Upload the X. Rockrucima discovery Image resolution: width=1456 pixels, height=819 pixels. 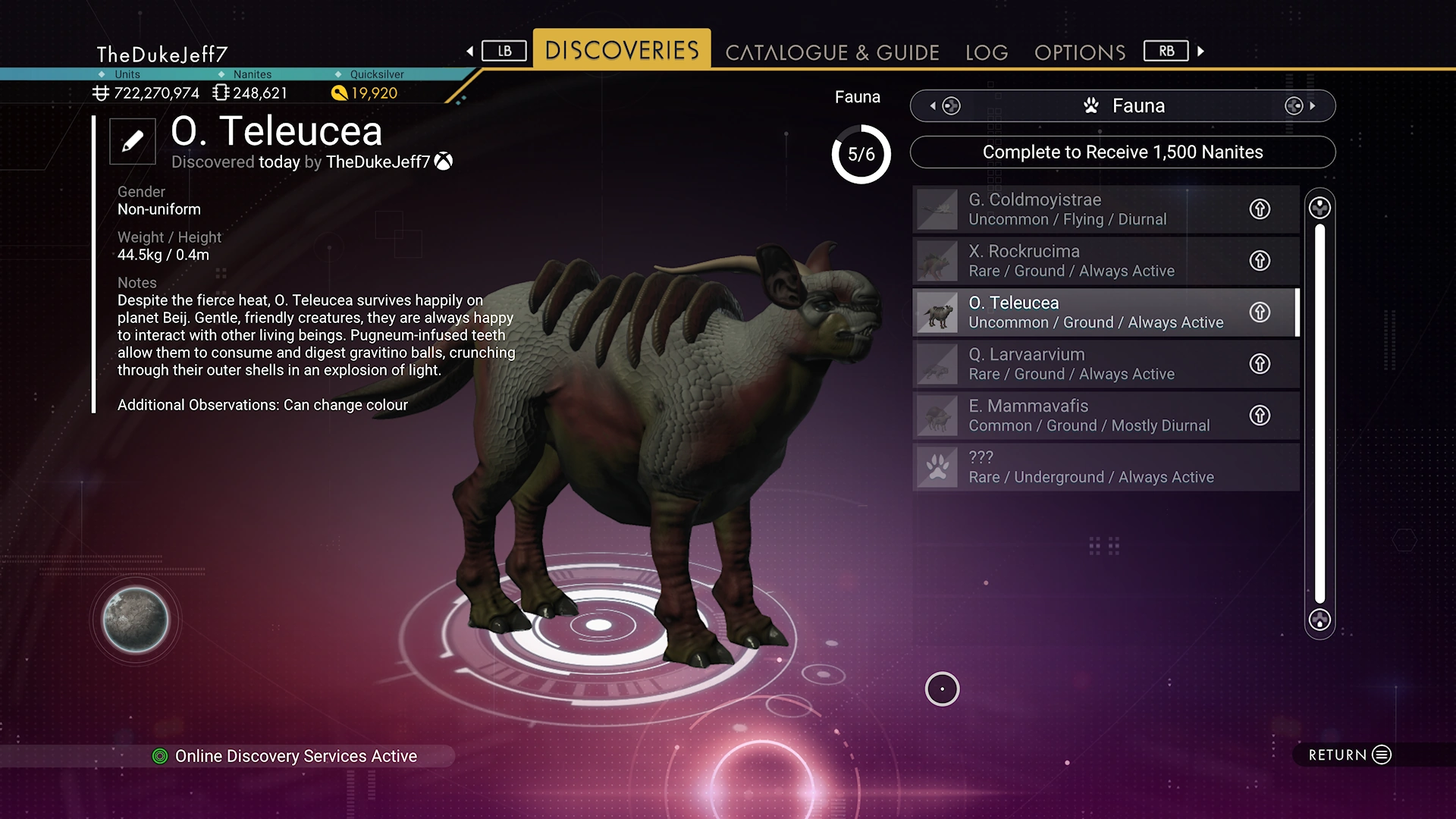1260,261
